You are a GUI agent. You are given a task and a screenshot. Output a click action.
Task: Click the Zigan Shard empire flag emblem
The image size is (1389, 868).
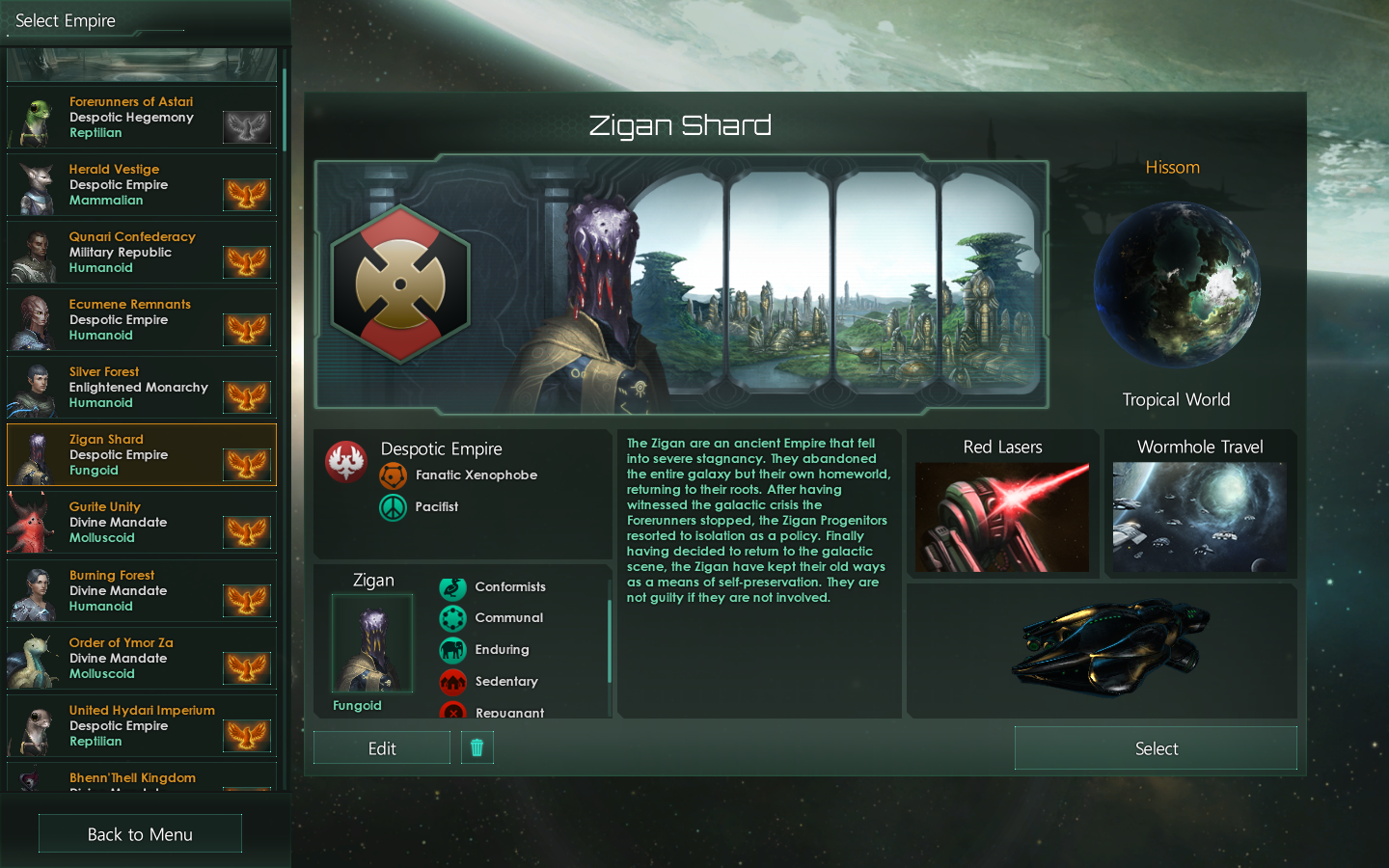coord(400,285)
